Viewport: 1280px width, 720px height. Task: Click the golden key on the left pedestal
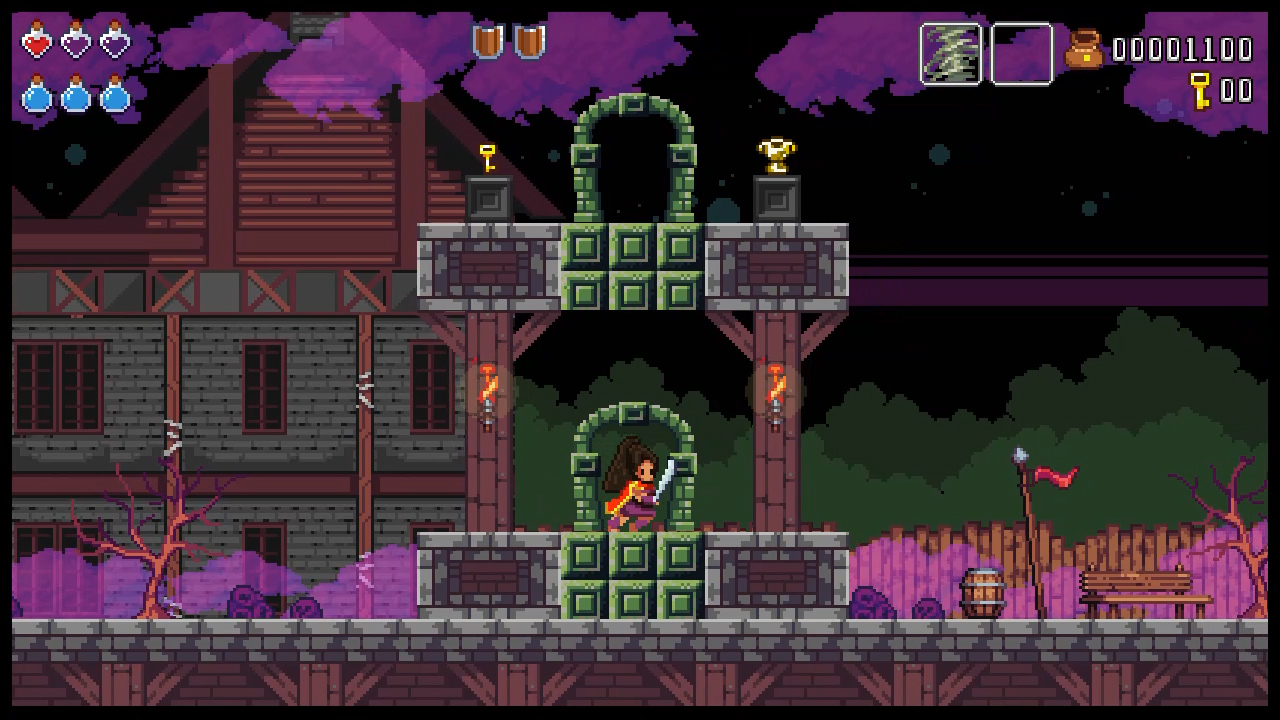pos(487,156)
